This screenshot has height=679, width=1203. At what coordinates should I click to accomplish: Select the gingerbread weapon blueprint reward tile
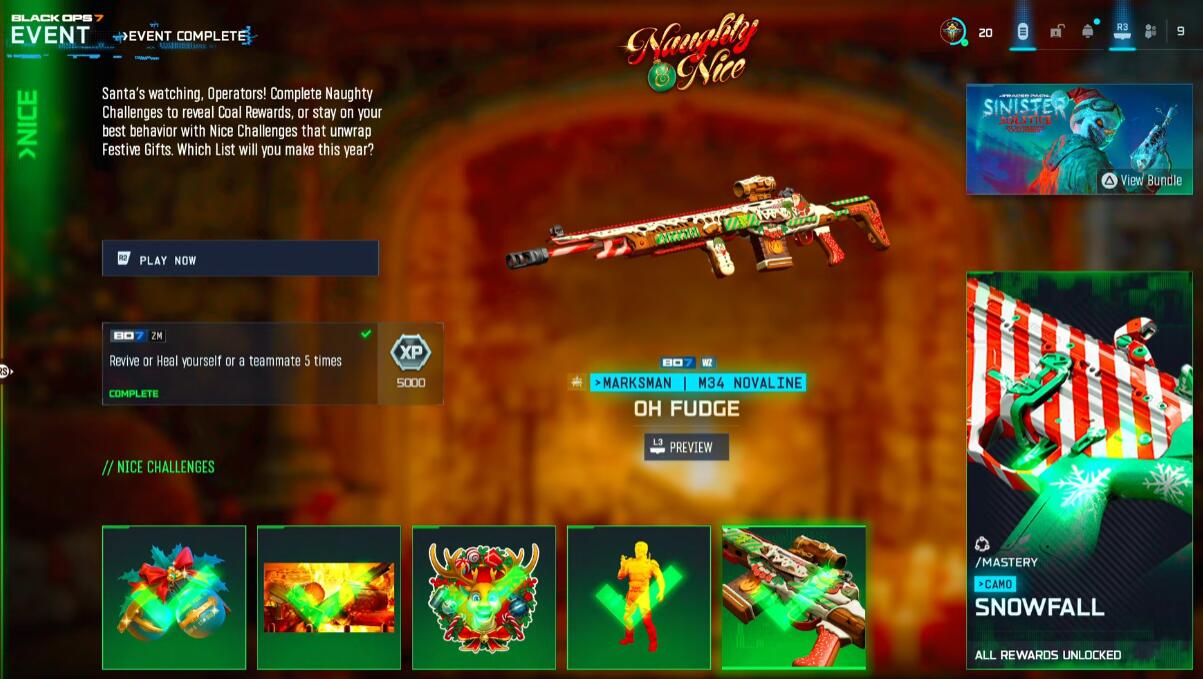[794, 597]
